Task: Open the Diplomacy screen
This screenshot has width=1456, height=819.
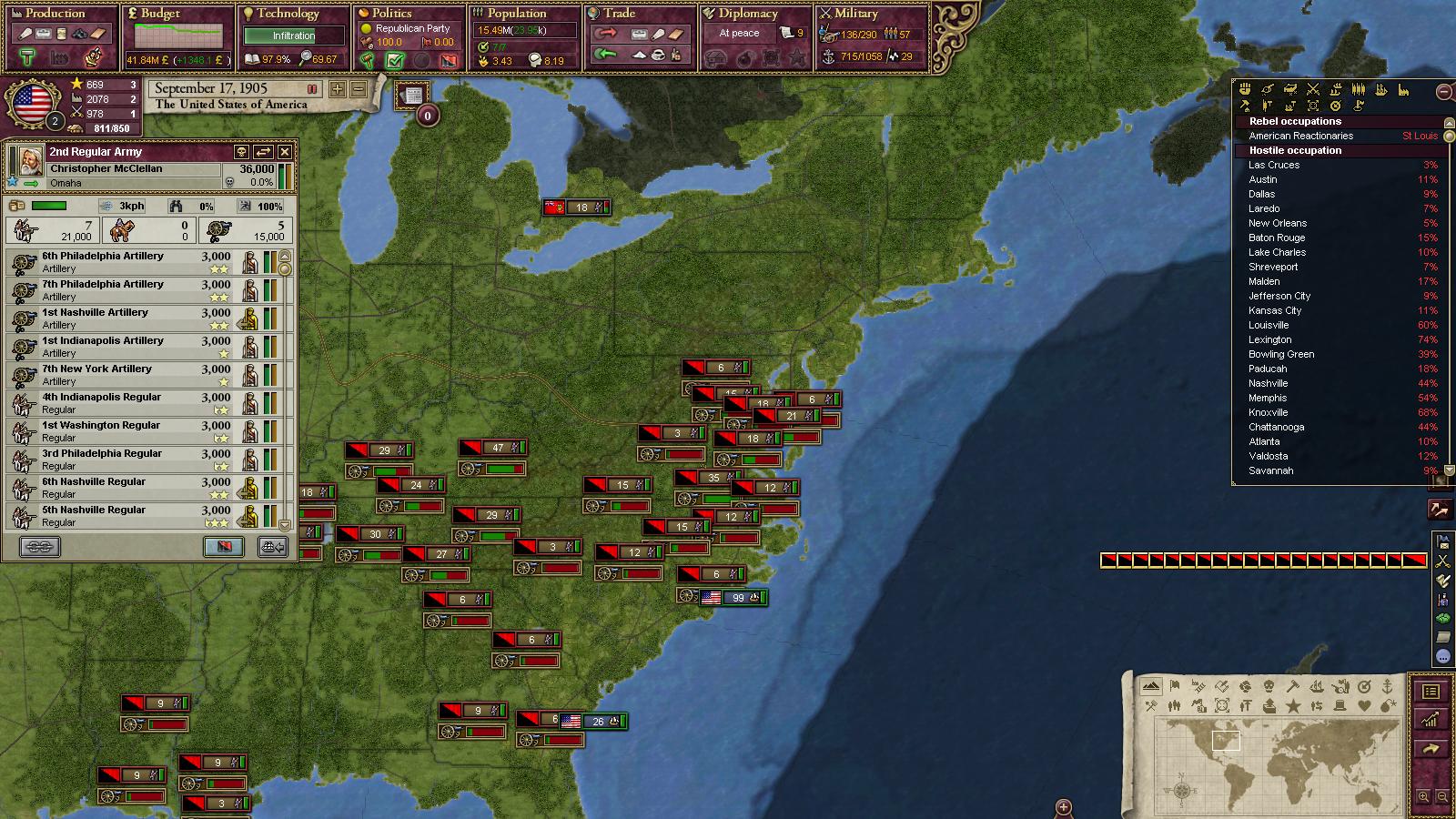Action: (748, 13)
